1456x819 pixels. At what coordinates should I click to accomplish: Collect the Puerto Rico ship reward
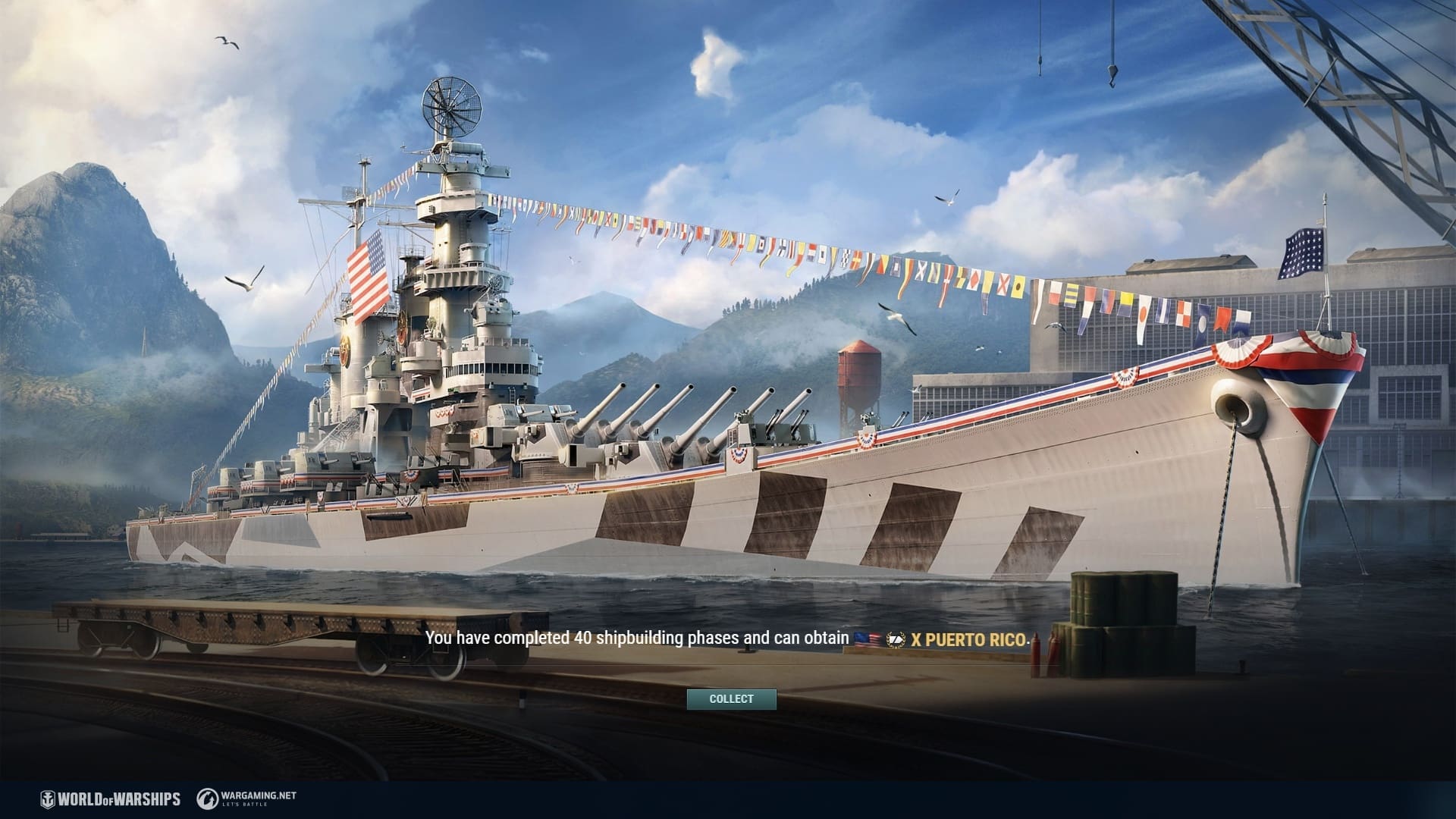pos(731,699)
